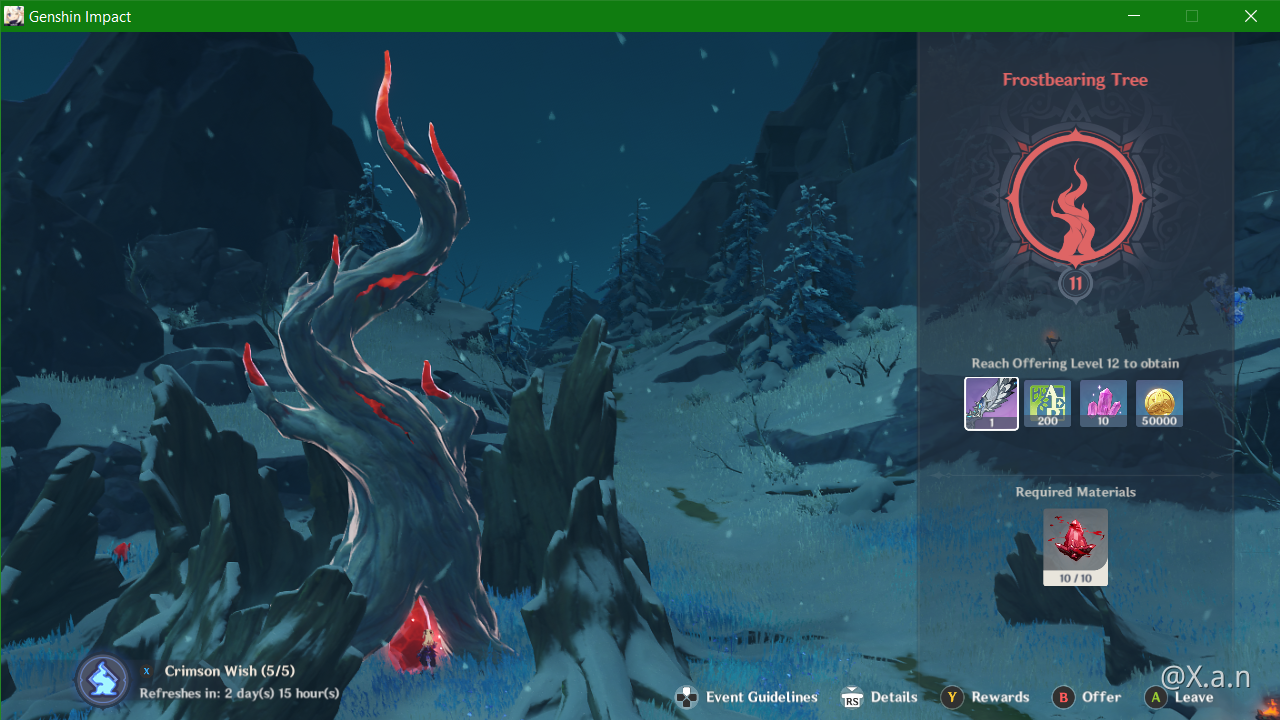Click the Required Materials 10/10 counter
1280x720 pixels.
[x=1075, y=578]
